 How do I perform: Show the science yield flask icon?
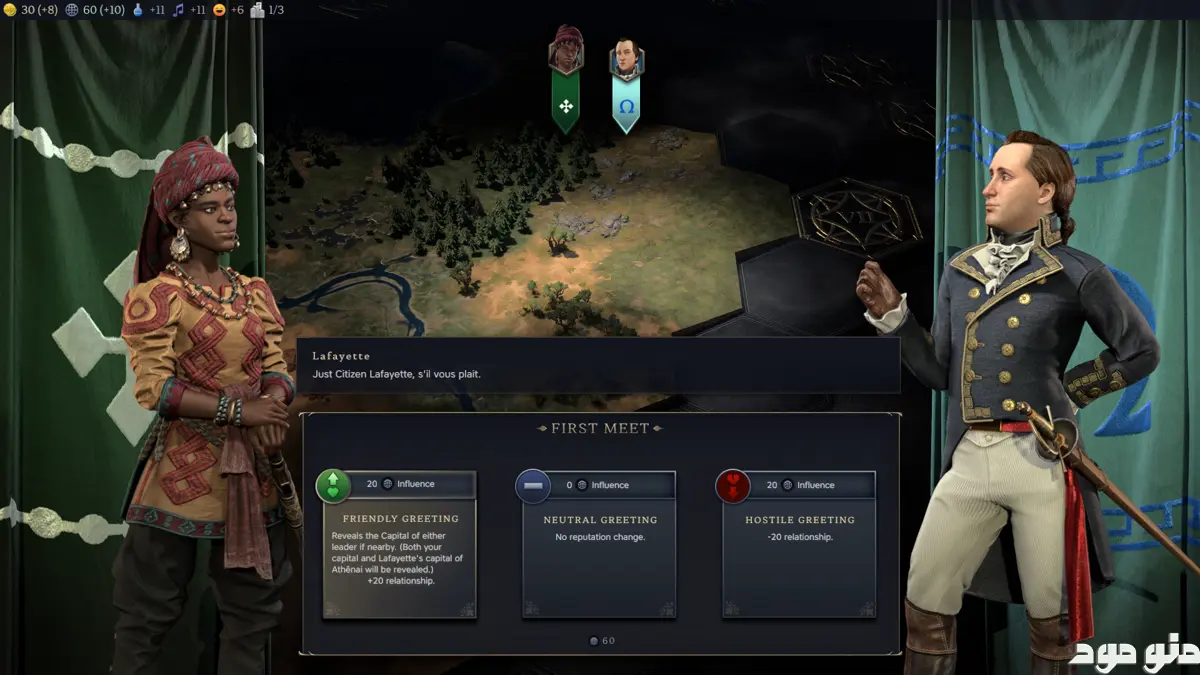tap(138, 10)
